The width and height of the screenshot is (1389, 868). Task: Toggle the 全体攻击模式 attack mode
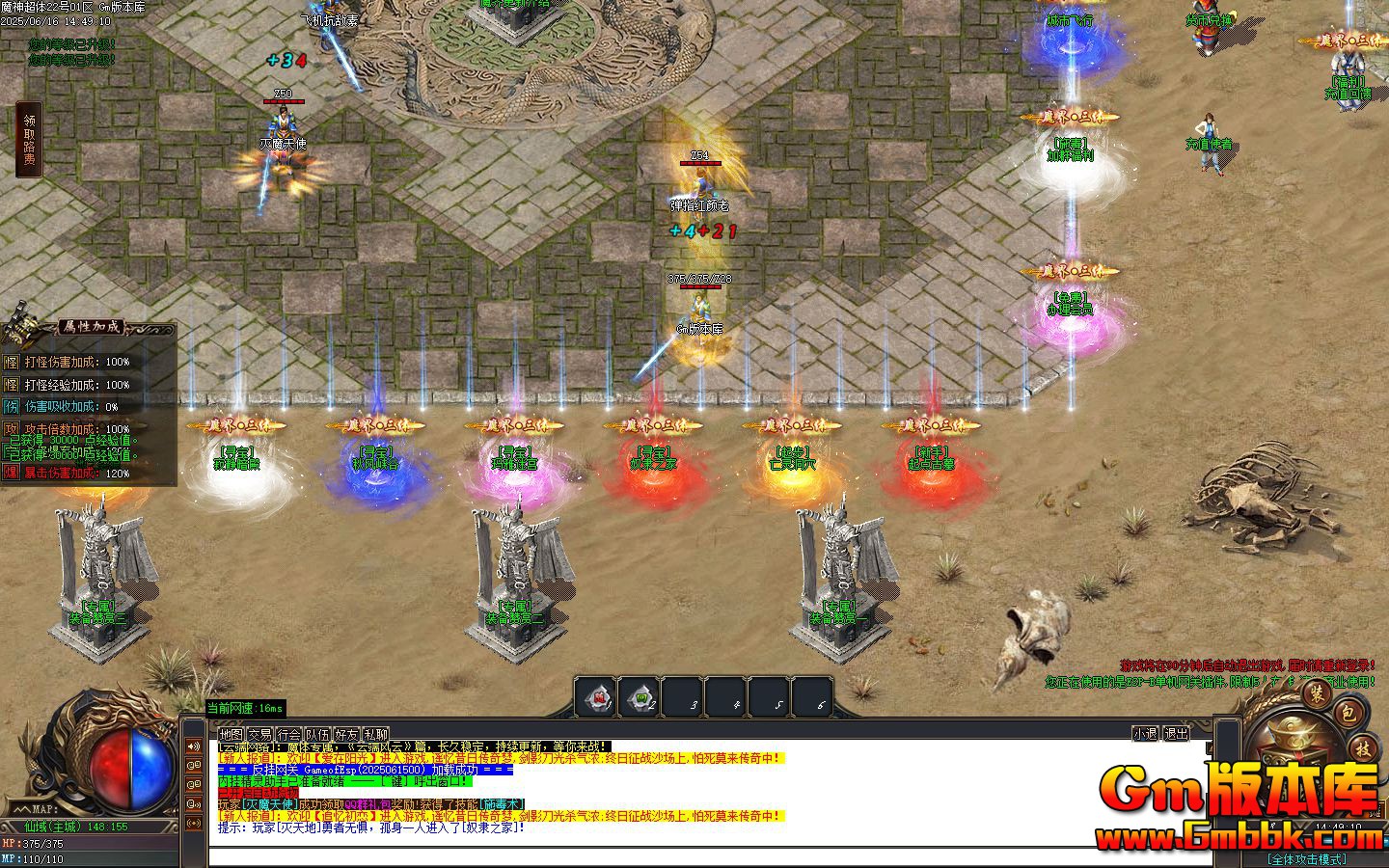(x=1308, y=858)
